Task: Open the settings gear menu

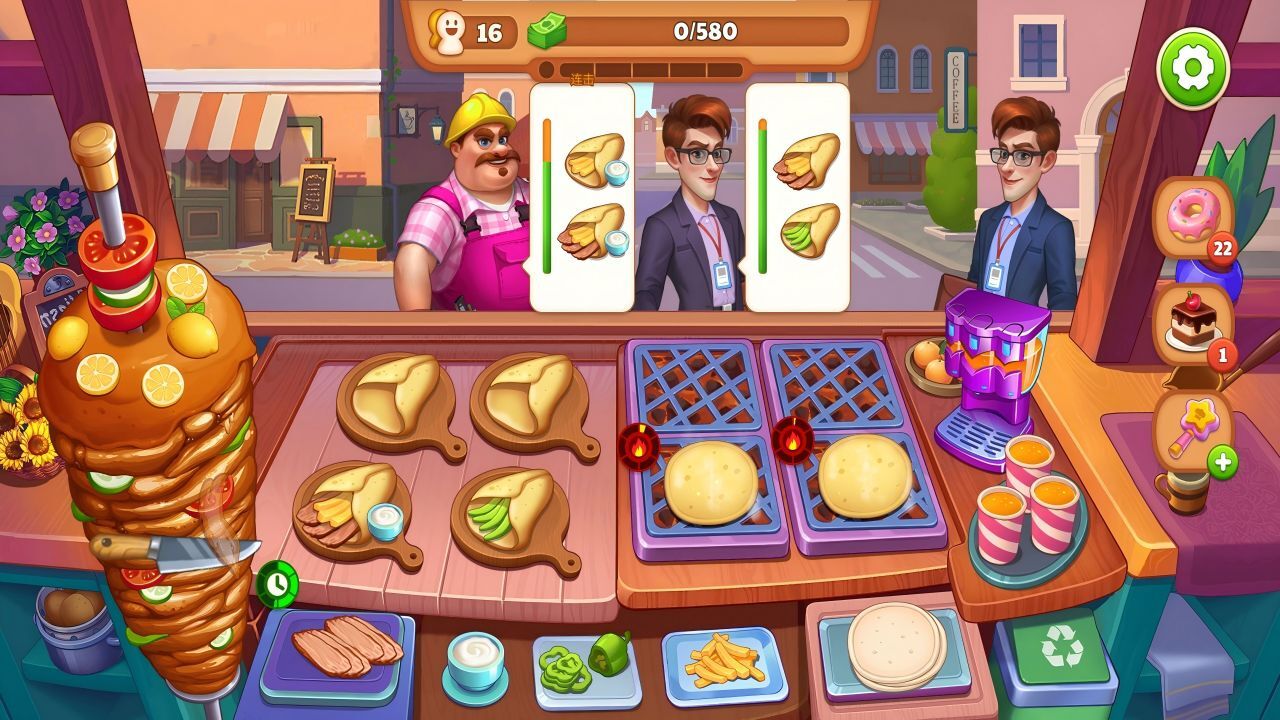Action: [1192, 67]
